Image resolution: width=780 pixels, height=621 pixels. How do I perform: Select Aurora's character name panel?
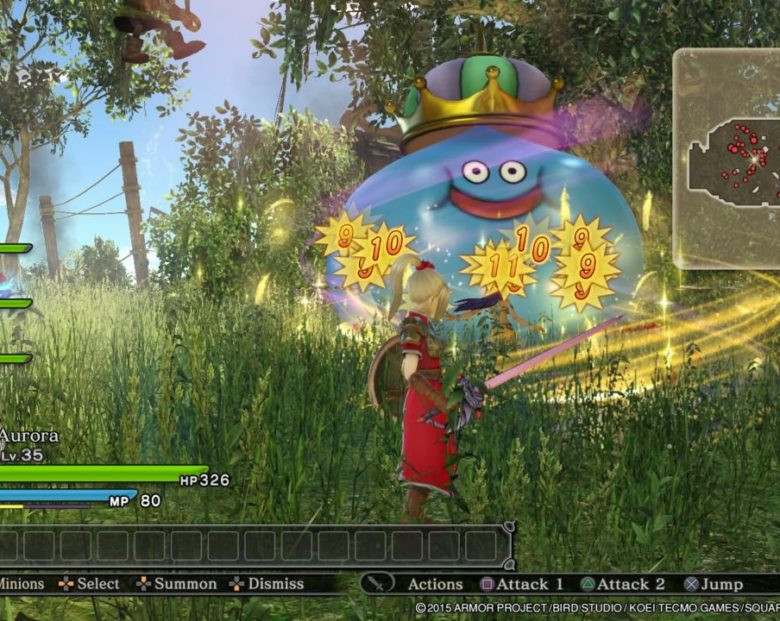tap(30, 437)
